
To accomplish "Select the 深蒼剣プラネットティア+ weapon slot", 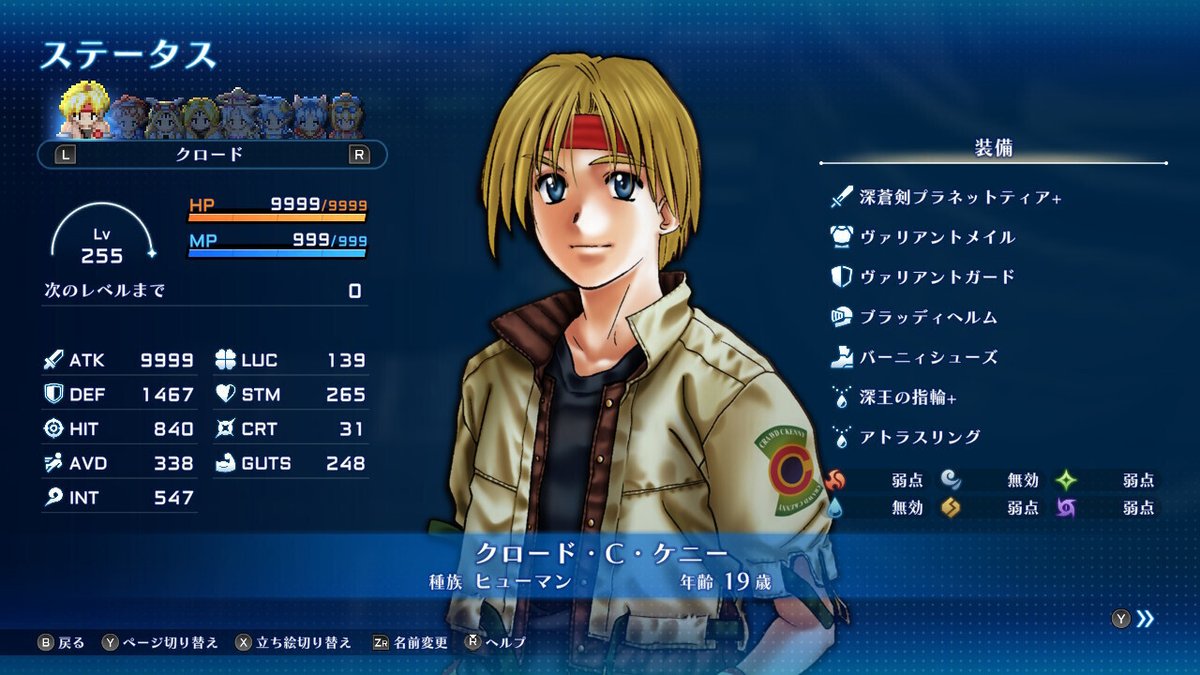I will tap(960, 197).
